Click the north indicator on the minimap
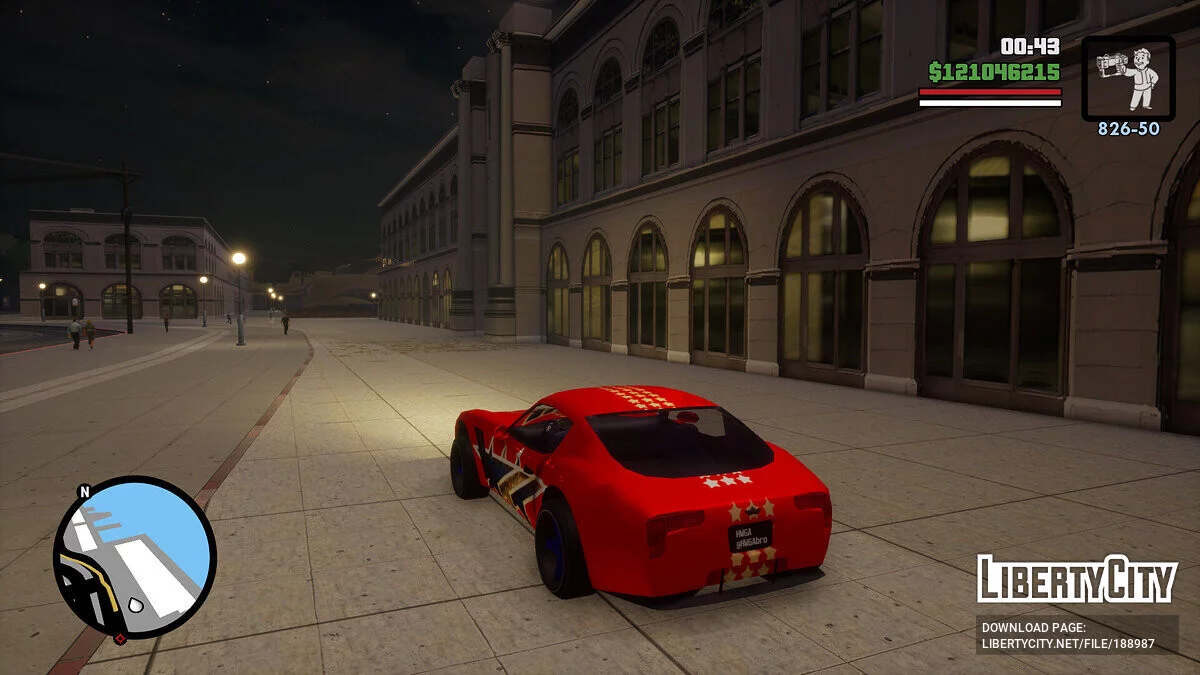The height and width of the screenshot is (675, 1200). pos(84,491)
